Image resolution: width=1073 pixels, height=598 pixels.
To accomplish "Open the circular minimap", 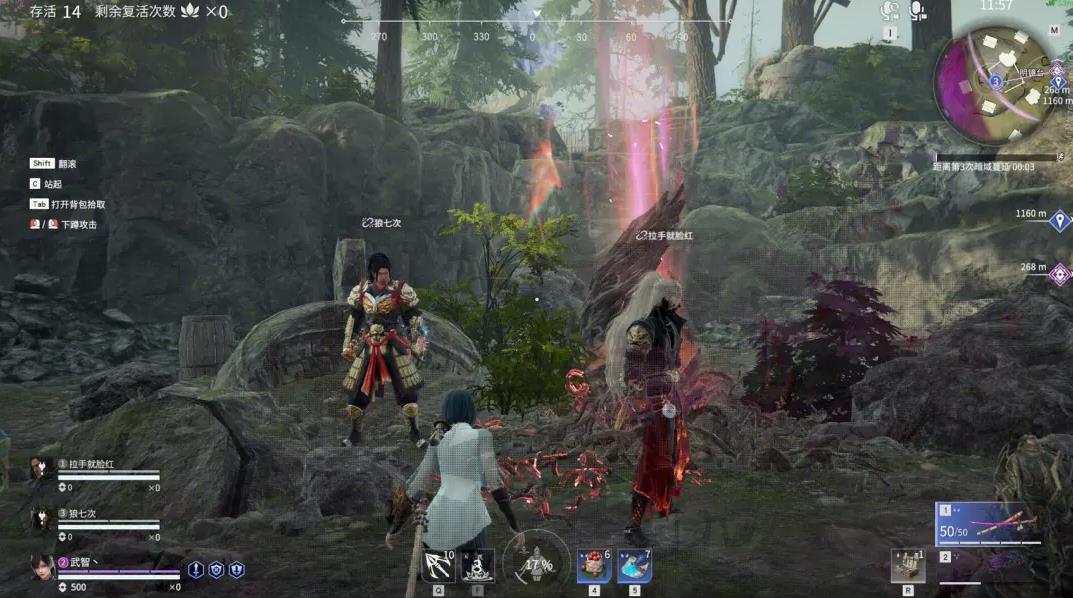I will coord(994,78).
